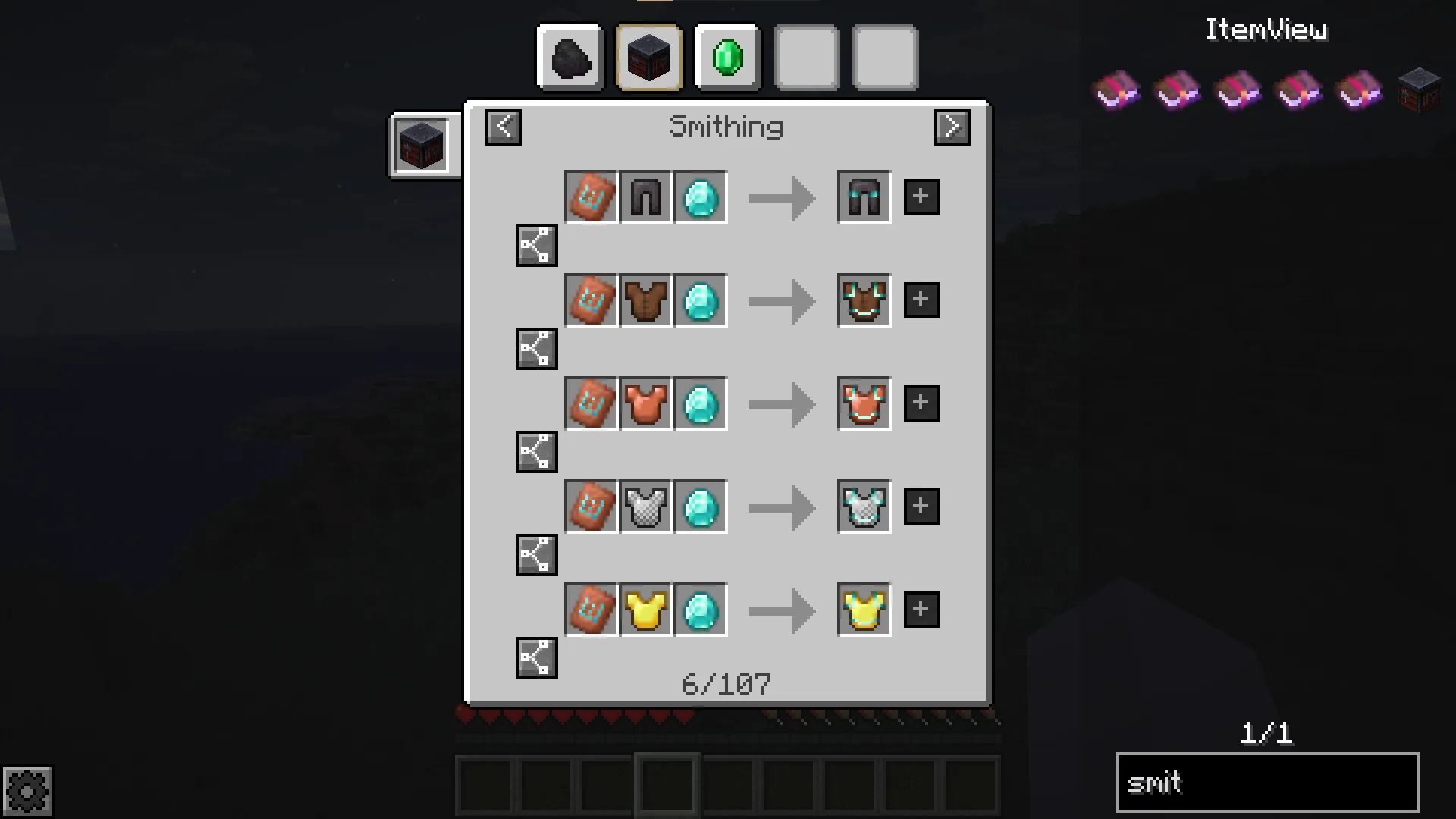Select the chainmail chestplate ingredient slot
1456x819 pixels.
[x=646, y=507]
